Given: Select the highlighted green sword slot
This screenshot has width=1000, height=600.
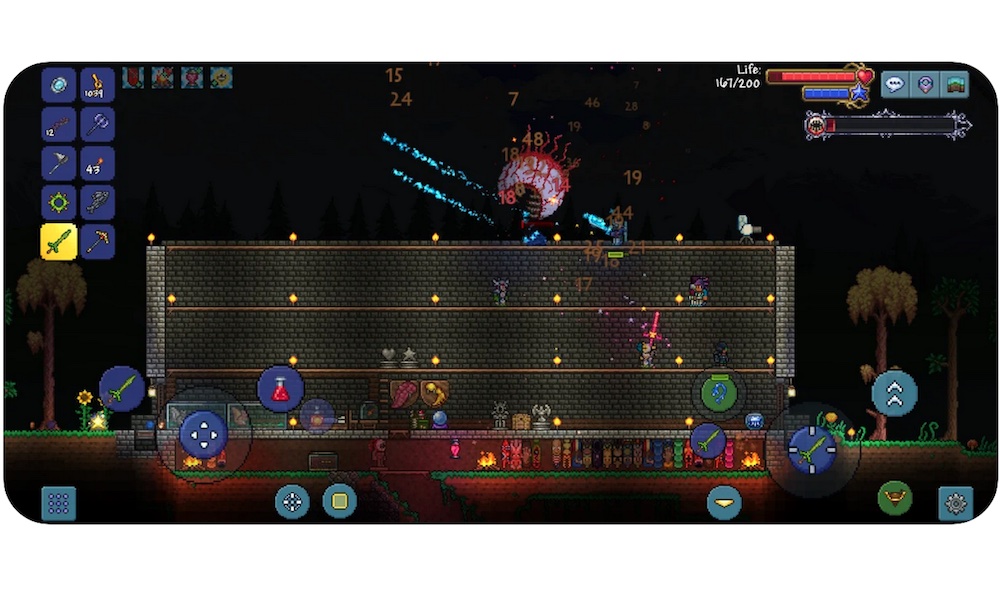Looking at the screenshot, I should pos(59,241).
